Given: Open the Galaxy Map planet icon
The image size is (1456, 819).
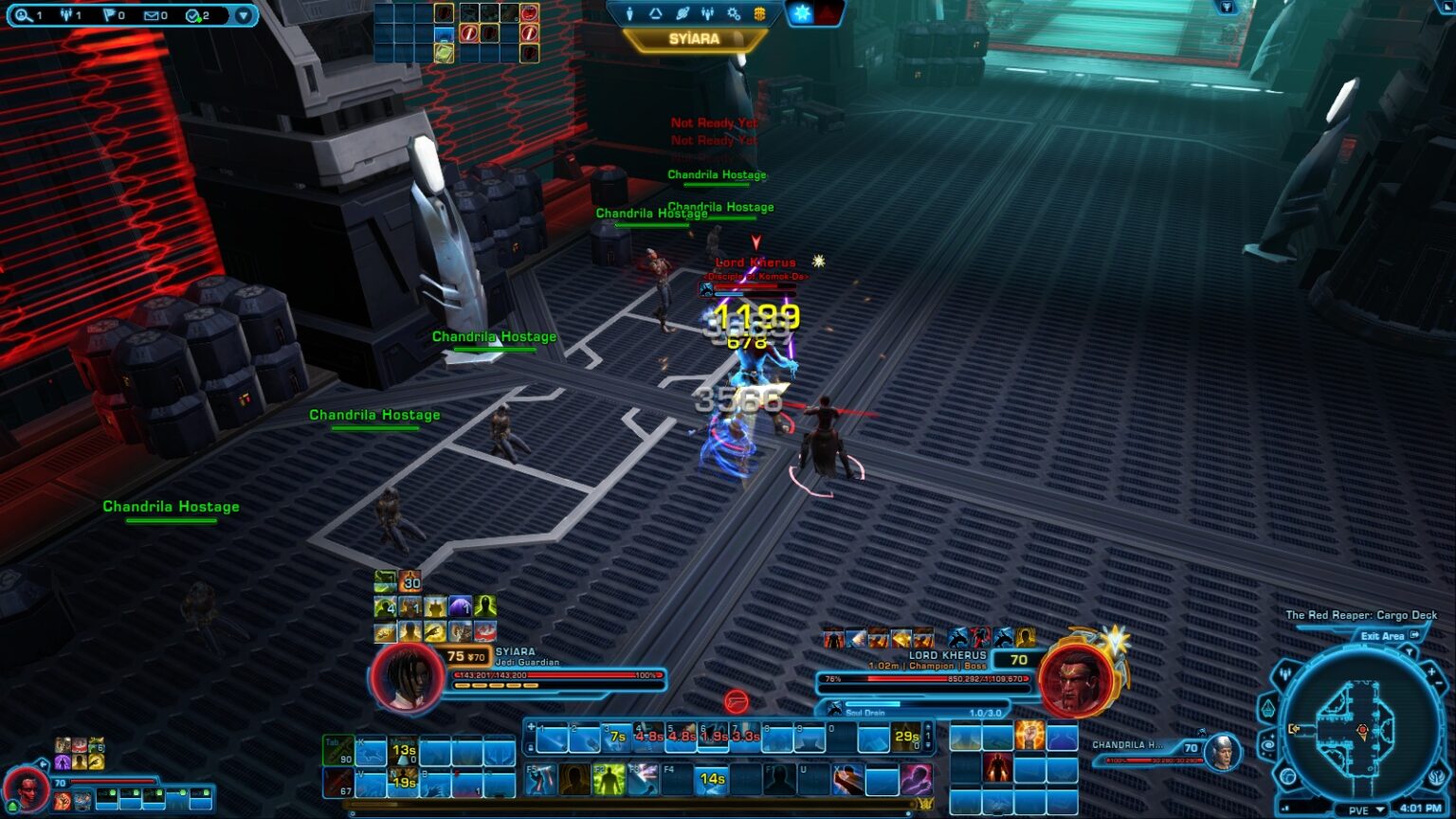Looking at the screenshot, I should click(682, 13).
